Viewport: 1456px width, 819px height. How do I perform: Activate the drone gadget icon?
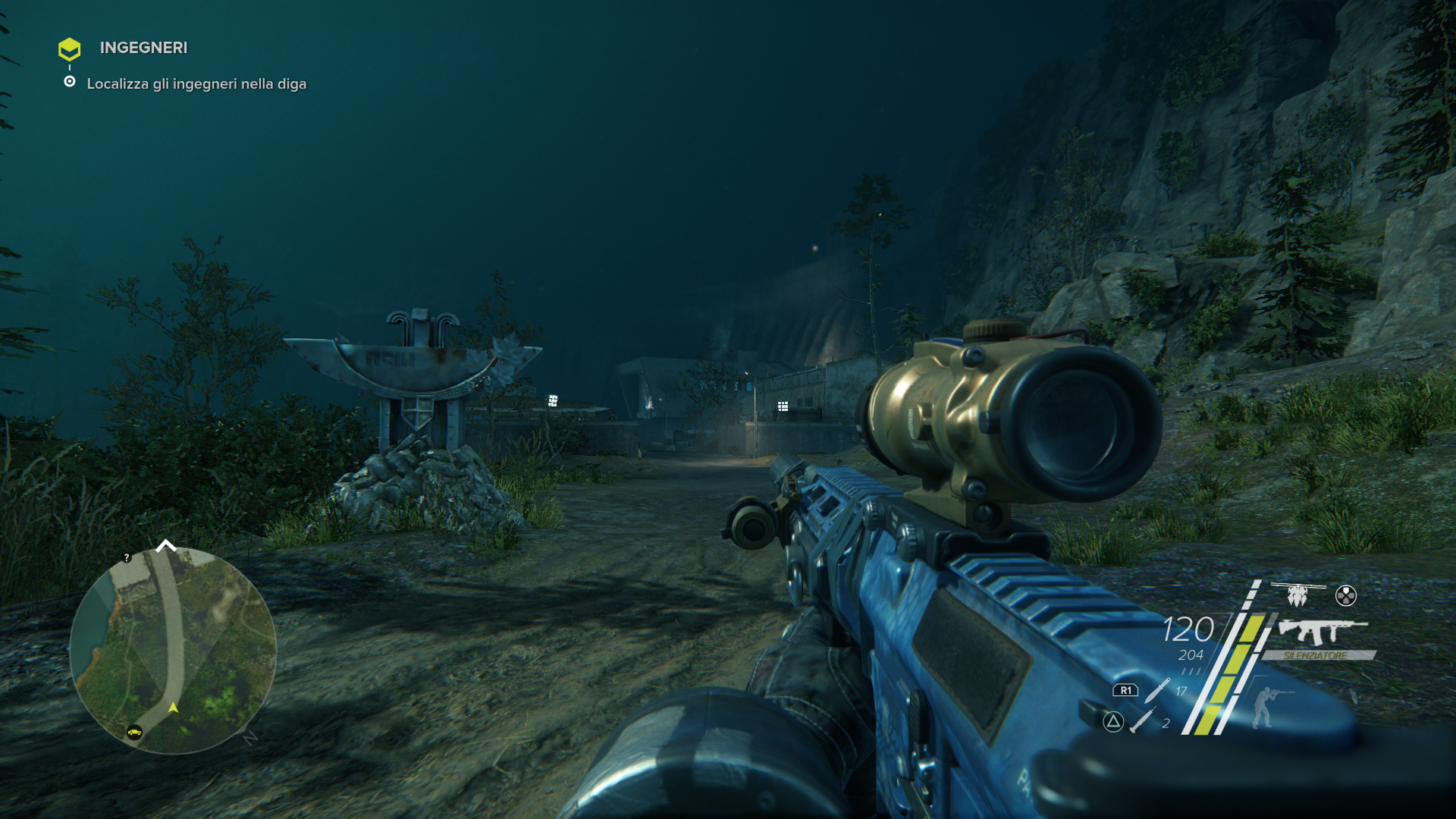[1298, 595]
